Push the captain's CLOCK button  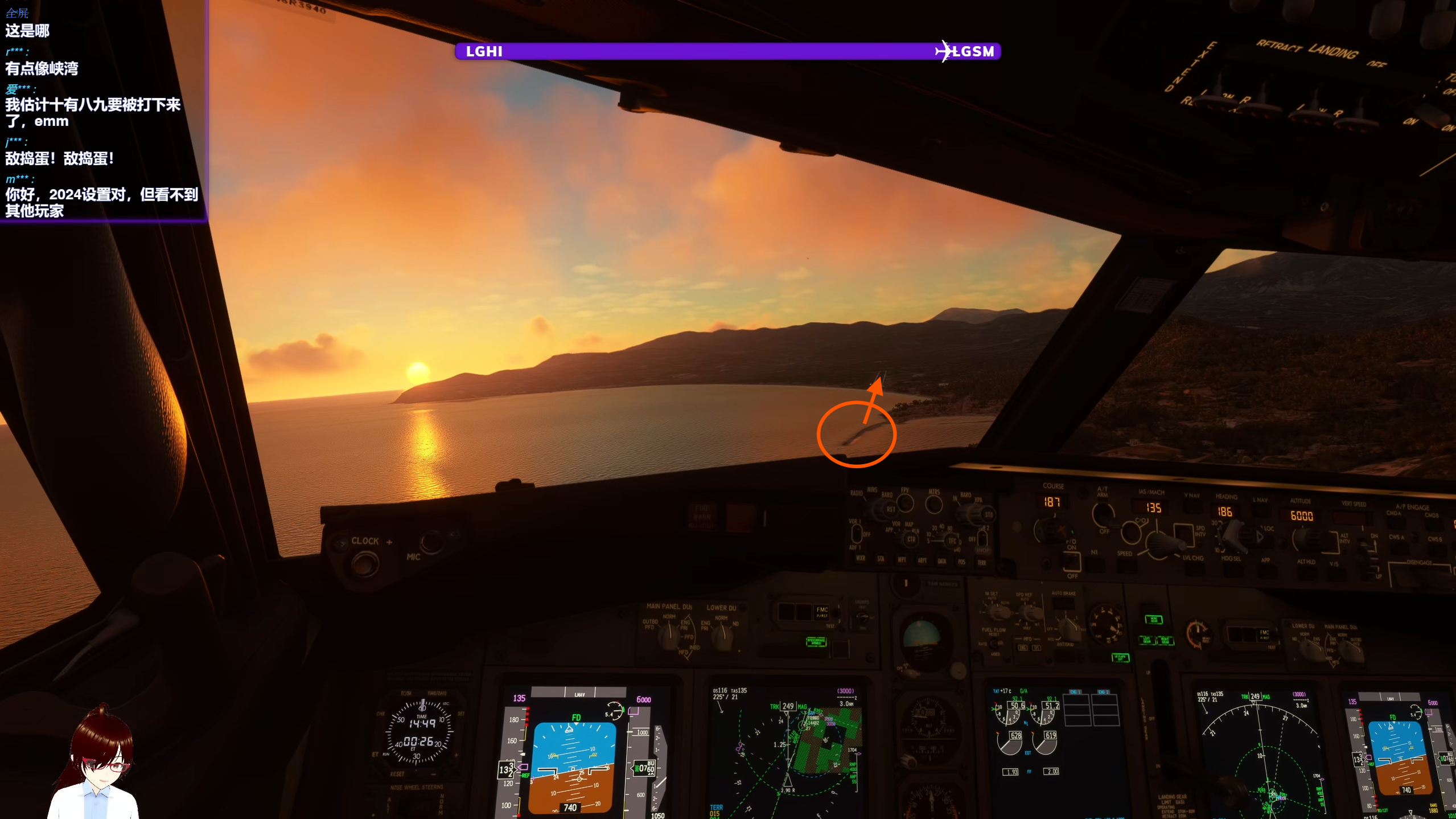tap(364, 564)
